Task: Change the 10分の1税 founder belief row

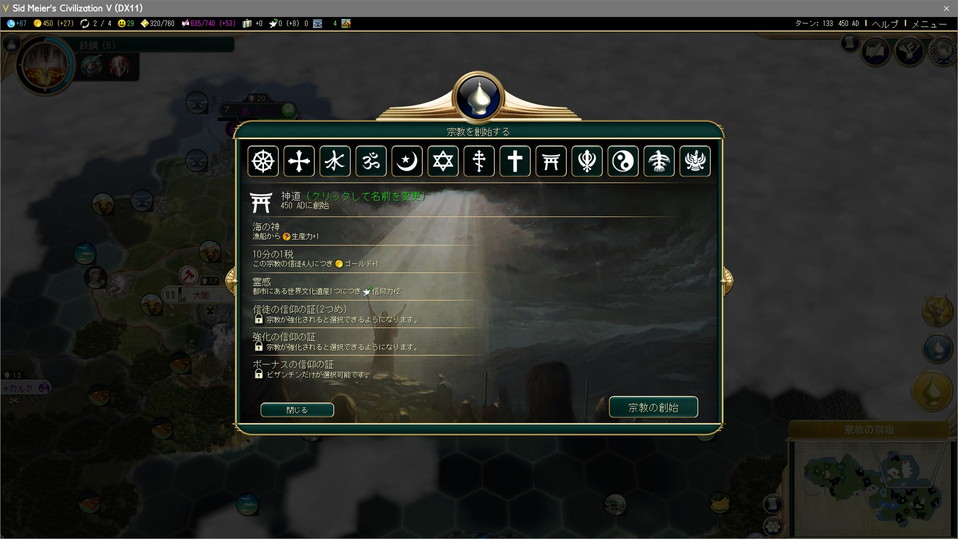Action: click(x=400, y=258)
